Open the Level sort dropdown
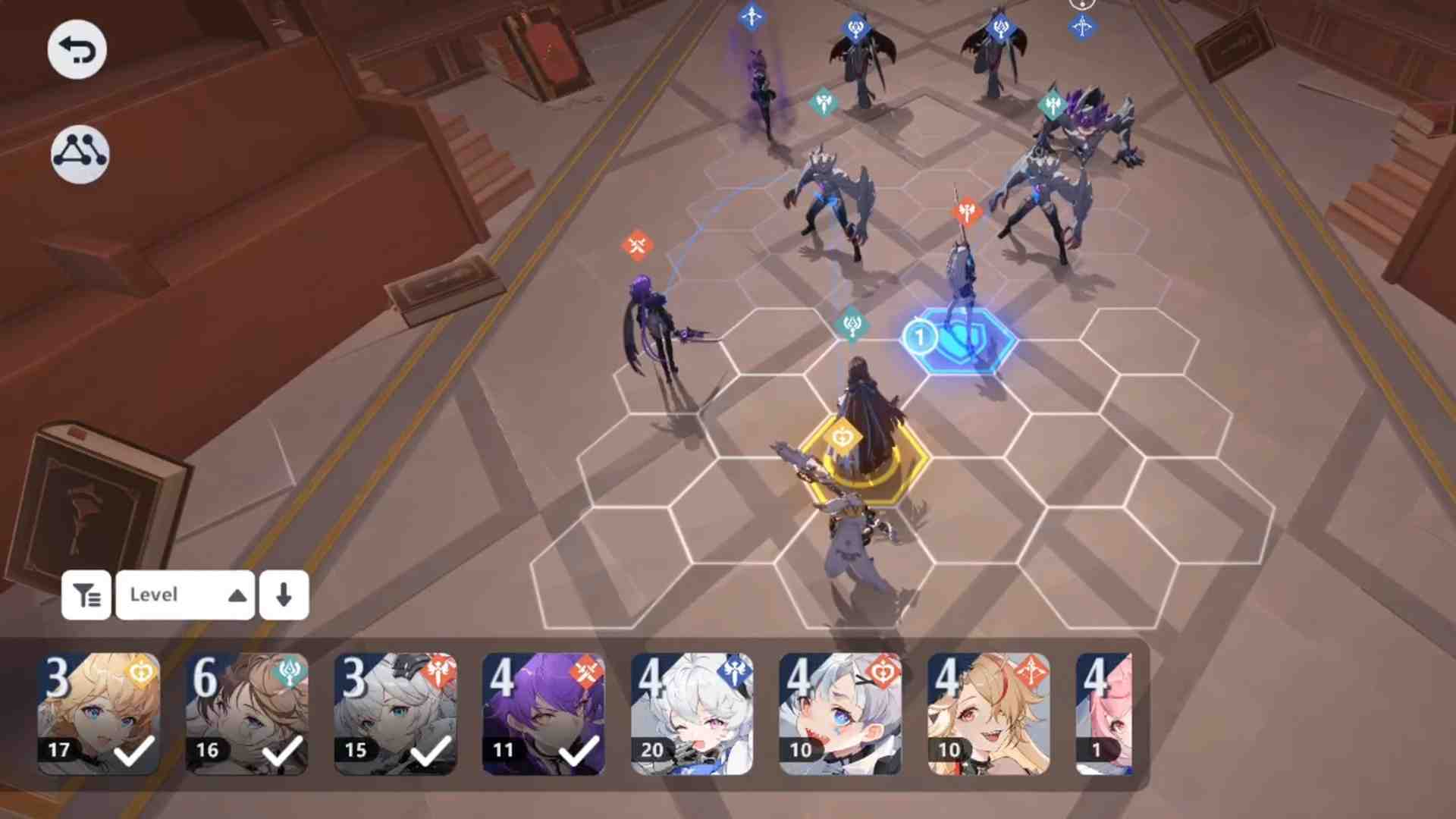The image size is (1456, 819). point(185,595)
